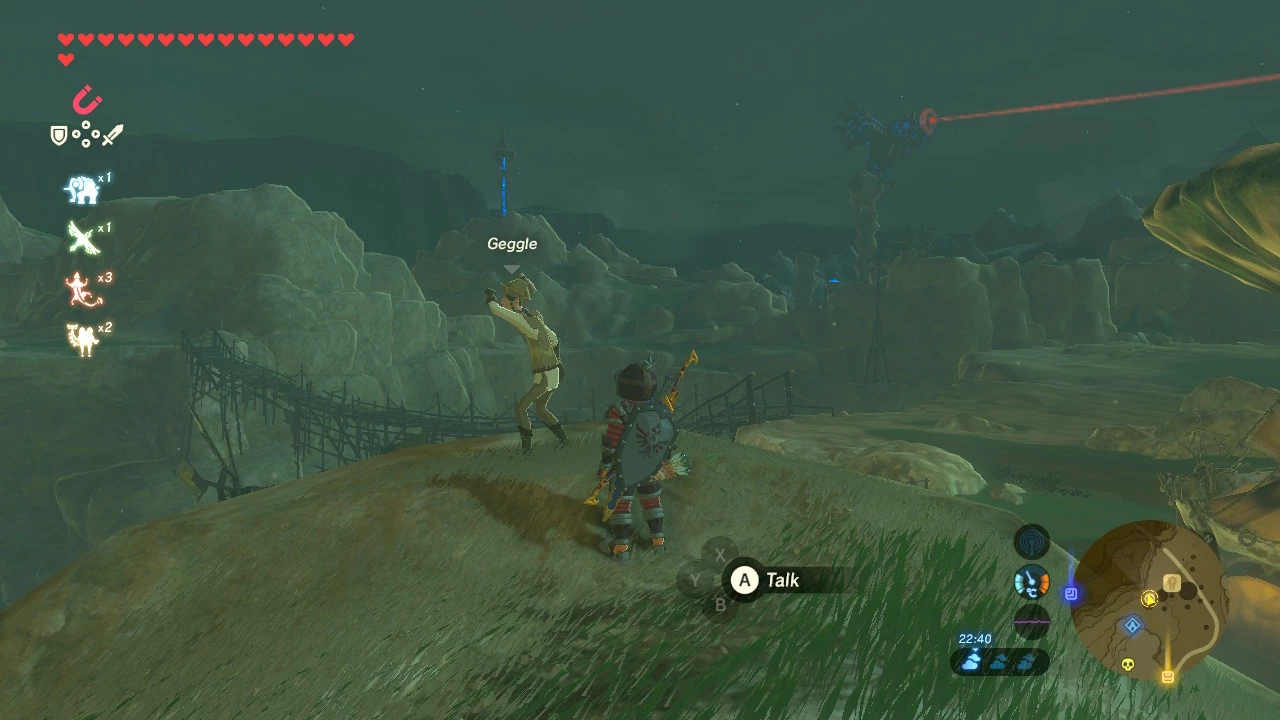This screenshot has width=1280, height=720.
Task: Click the weather forecast panel
Action: pyautogui.click(x=1000, y=661)
